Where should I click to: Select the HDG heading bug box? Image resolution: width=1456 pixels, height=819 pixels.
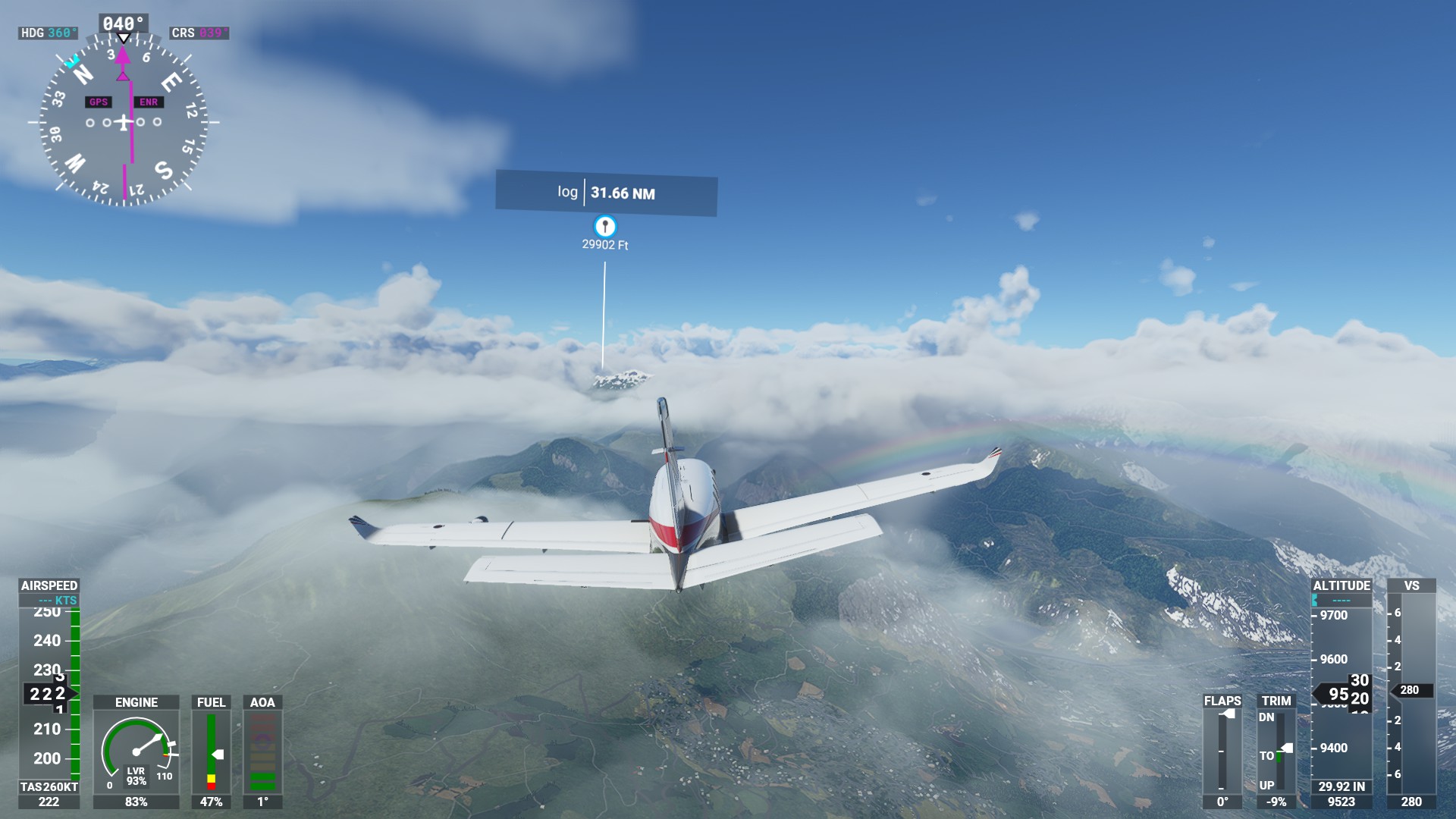click(x=49, y=33)
